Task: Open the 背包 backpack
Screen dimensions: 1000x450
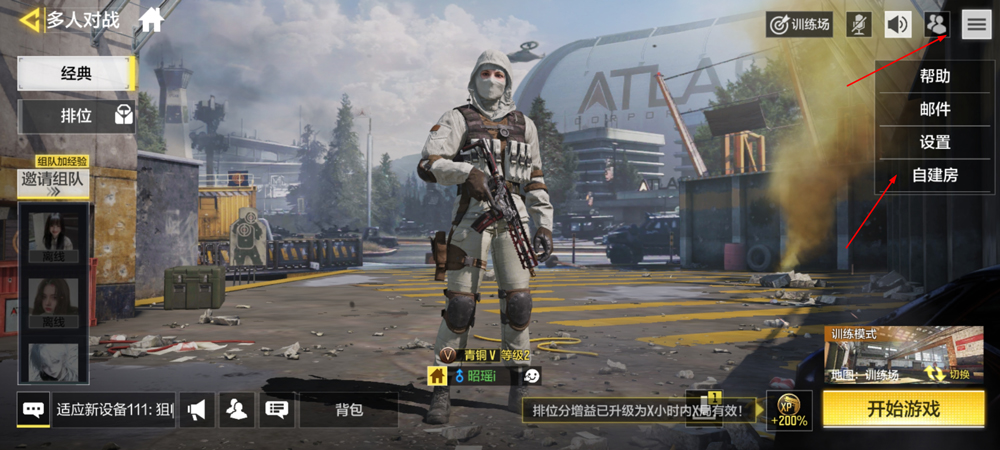Action: 348,409
